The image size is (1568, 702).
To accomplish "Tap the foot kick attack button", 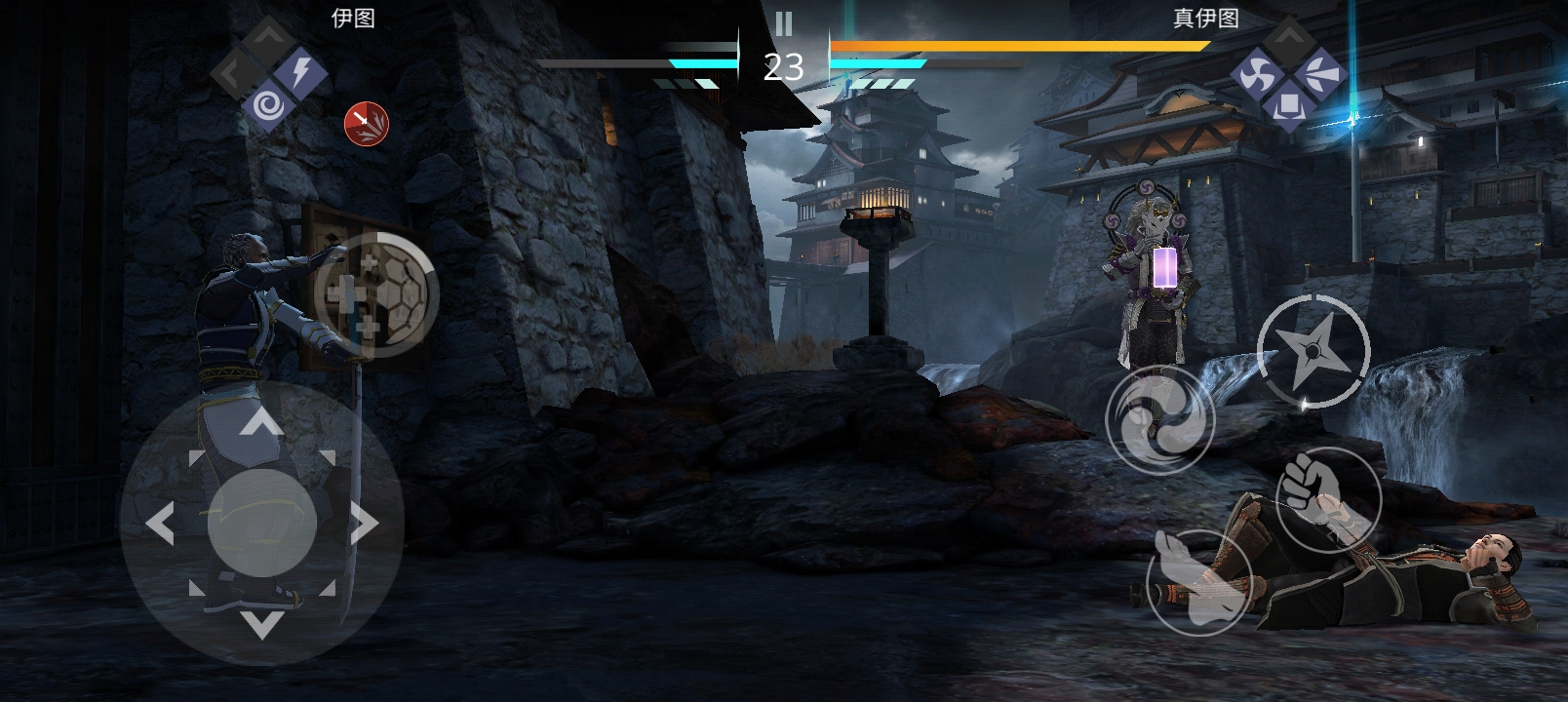I will [x=1198, y=582].
